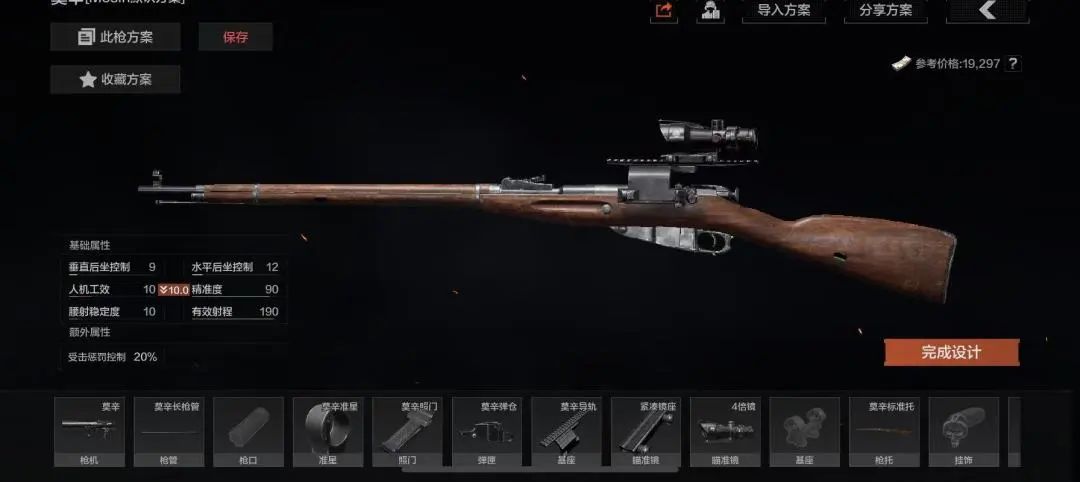Viewport: 1080px width, 482px height.
Task: Select the 枪机 receiver slot
Action: (x=89, y=432)
